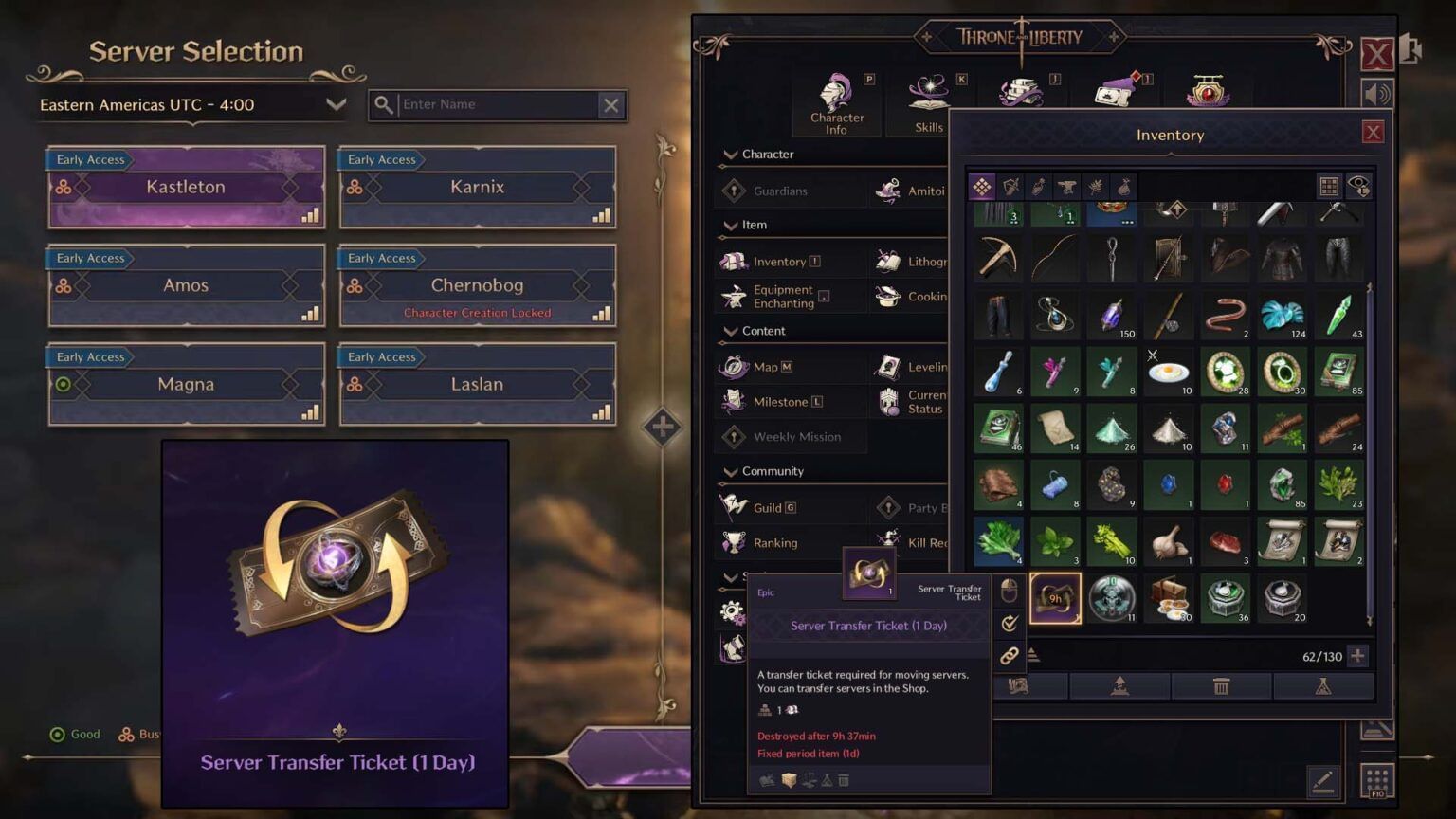Open Cooking via the pot icon
The image size is (1456, 819).
click(889, 296)
